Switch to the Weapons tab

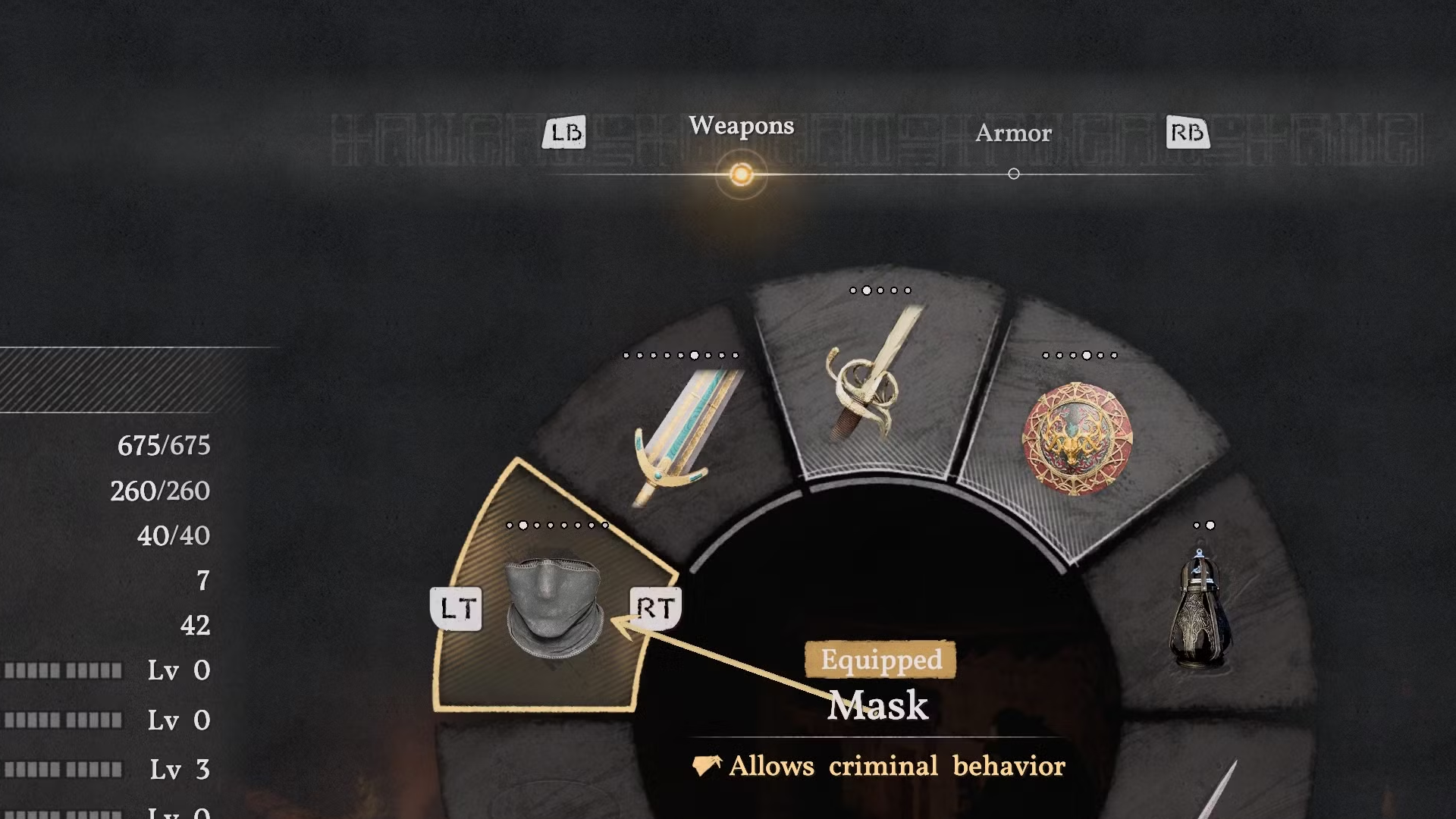741,127
